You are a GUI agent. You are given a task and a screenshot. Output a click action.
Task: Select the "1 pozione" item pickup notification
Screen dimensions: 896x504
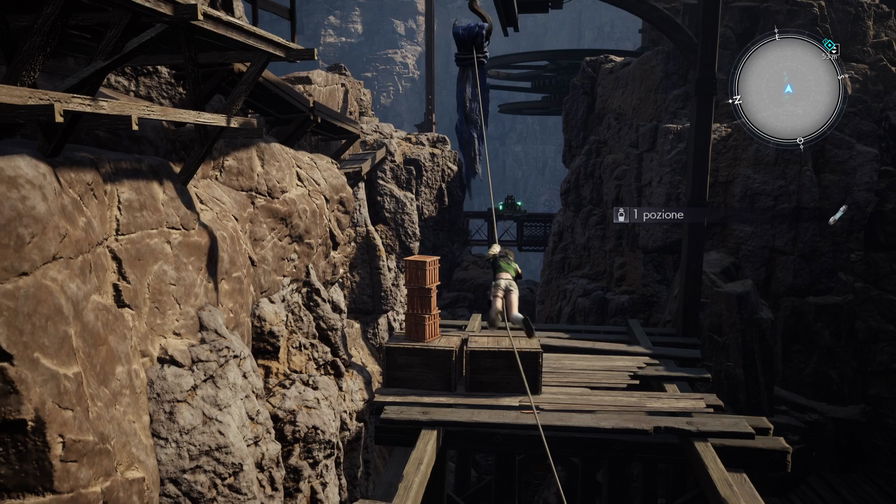click(x=651, y=215)
